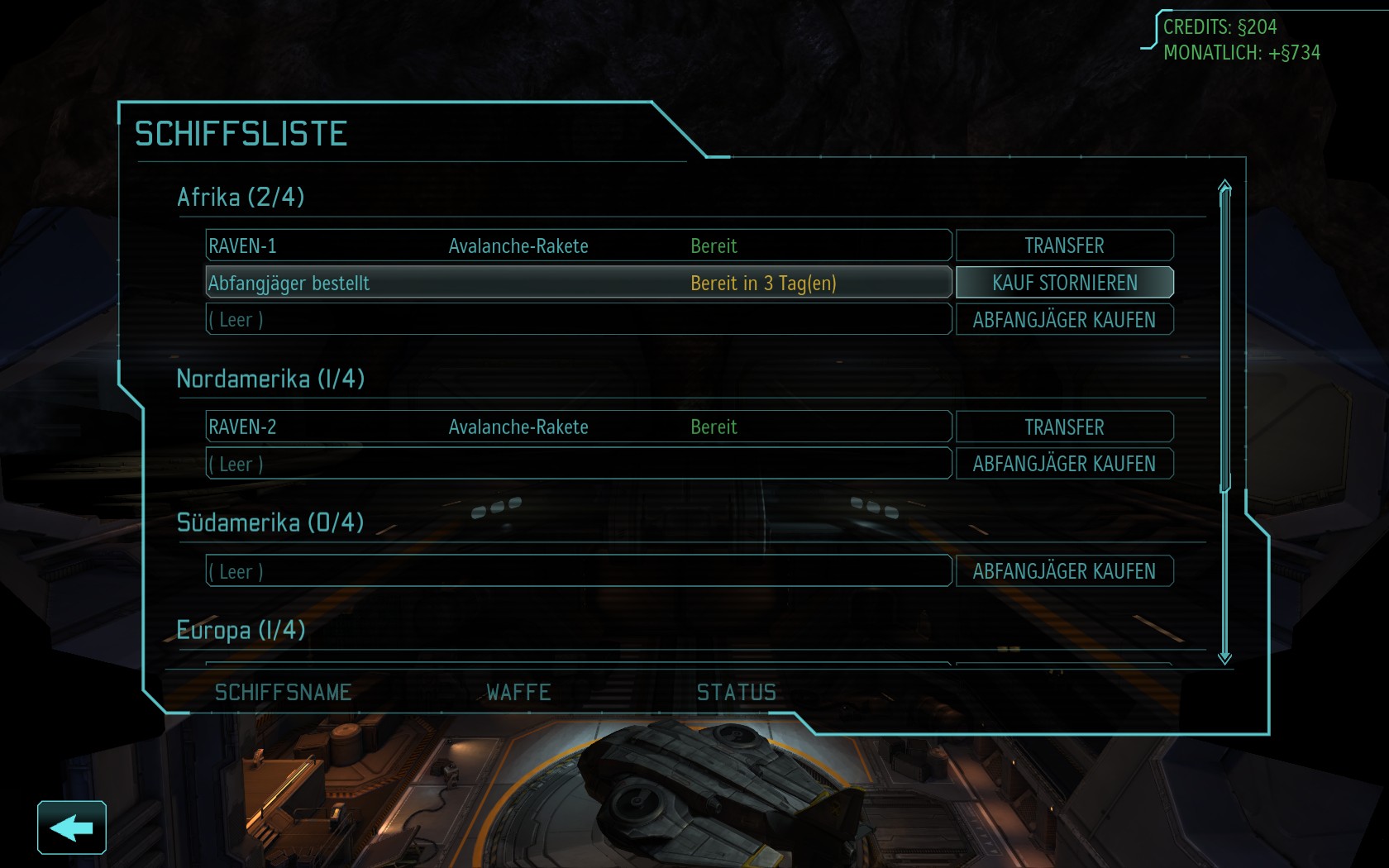Select the RAVEN-1 ship row
1389x868 pixels.
point(578,246)
